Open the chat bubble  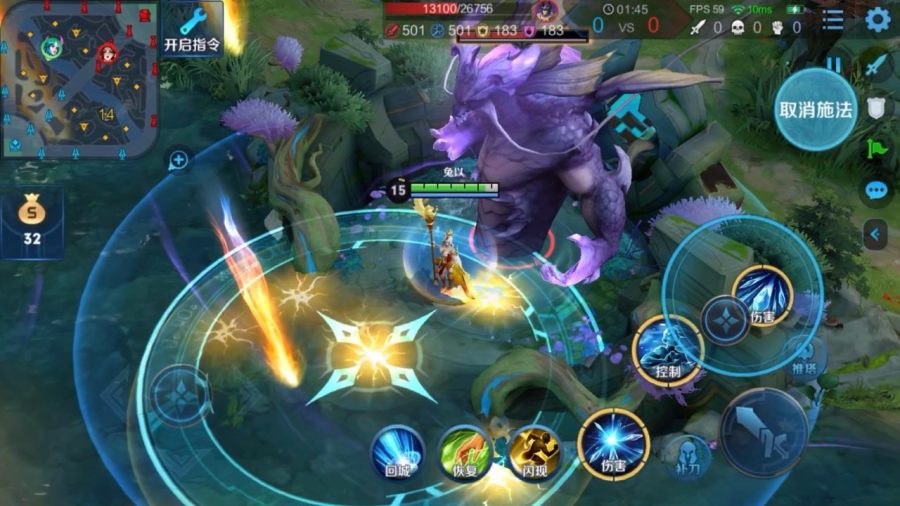pyautogui.click(x=877, y=190)
